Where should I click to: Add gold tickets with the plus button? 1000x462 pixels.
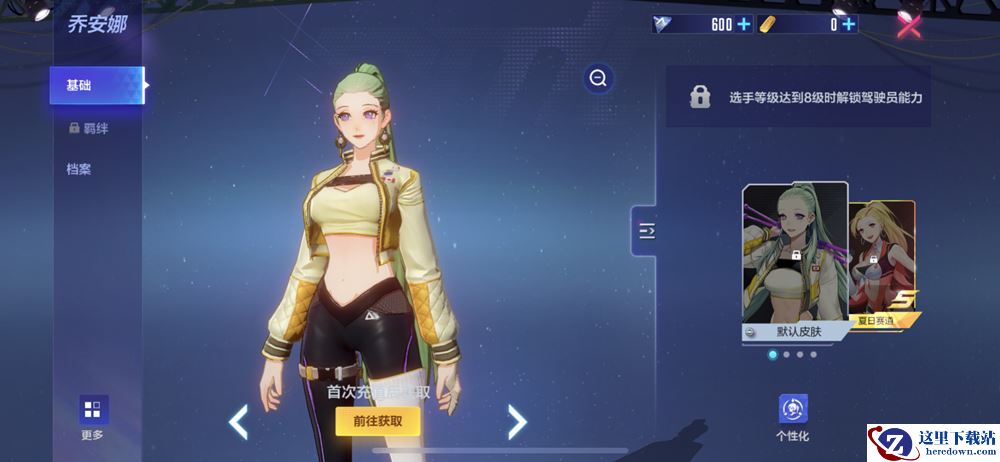(x=848, y=25)
